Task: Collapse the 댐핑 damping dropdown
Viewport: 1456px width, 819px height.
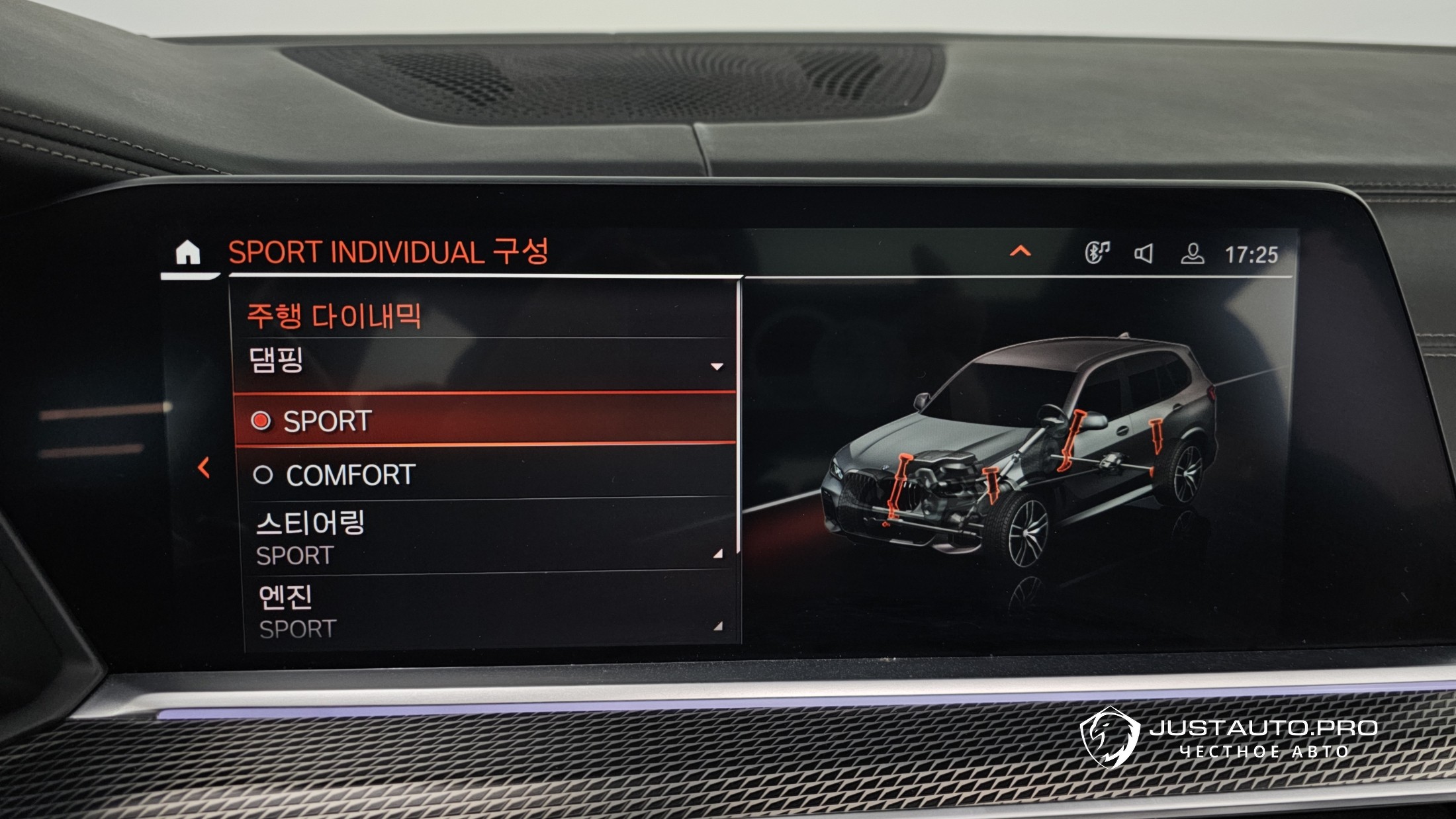Action: 716,366
